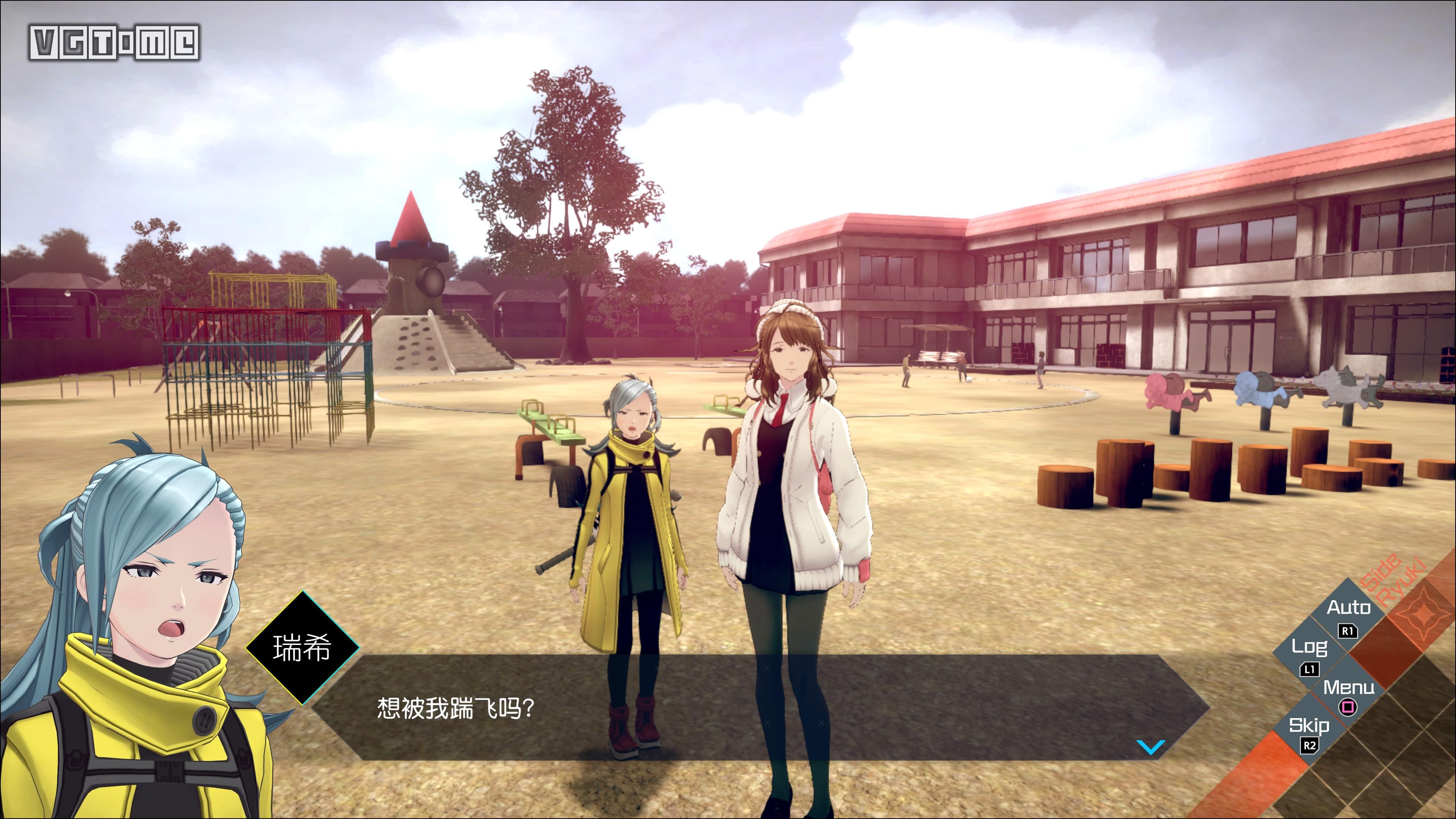Advance dialogue with the blue arrow
The width and height of the screenshot is (1456, 819).
click(1150, 747)
